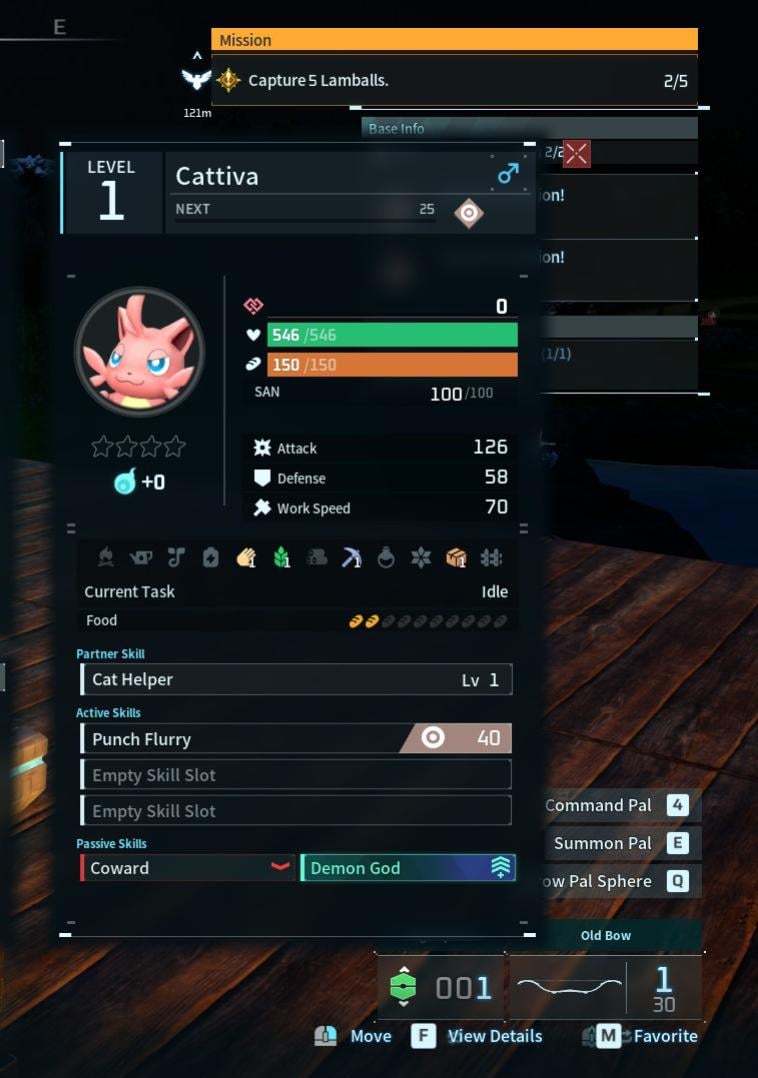
Task: Click the element type icon beside NEXT
Action: [x=468, y=212]
